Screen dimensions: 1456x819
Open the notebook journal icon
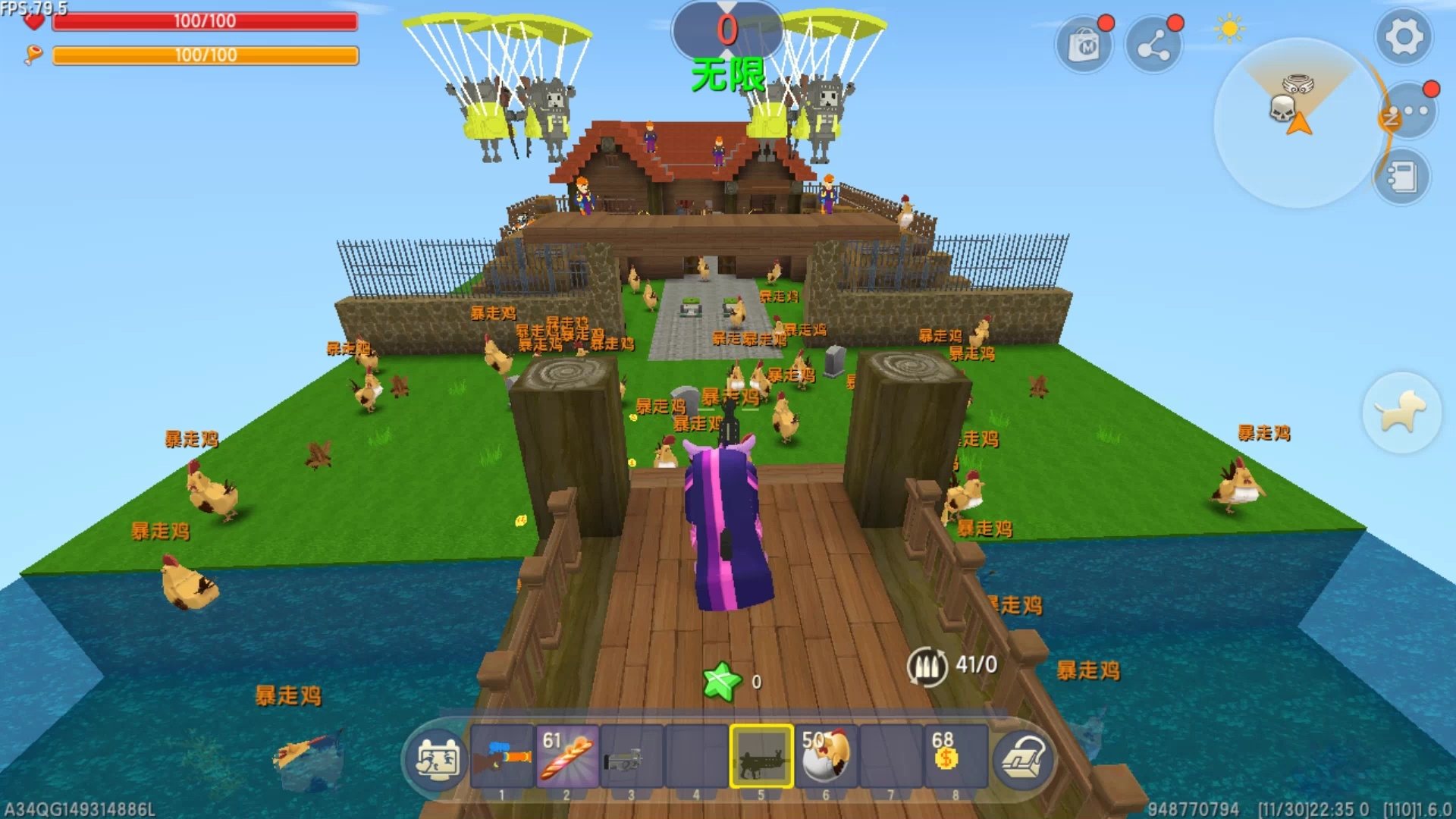[1401, 178]
